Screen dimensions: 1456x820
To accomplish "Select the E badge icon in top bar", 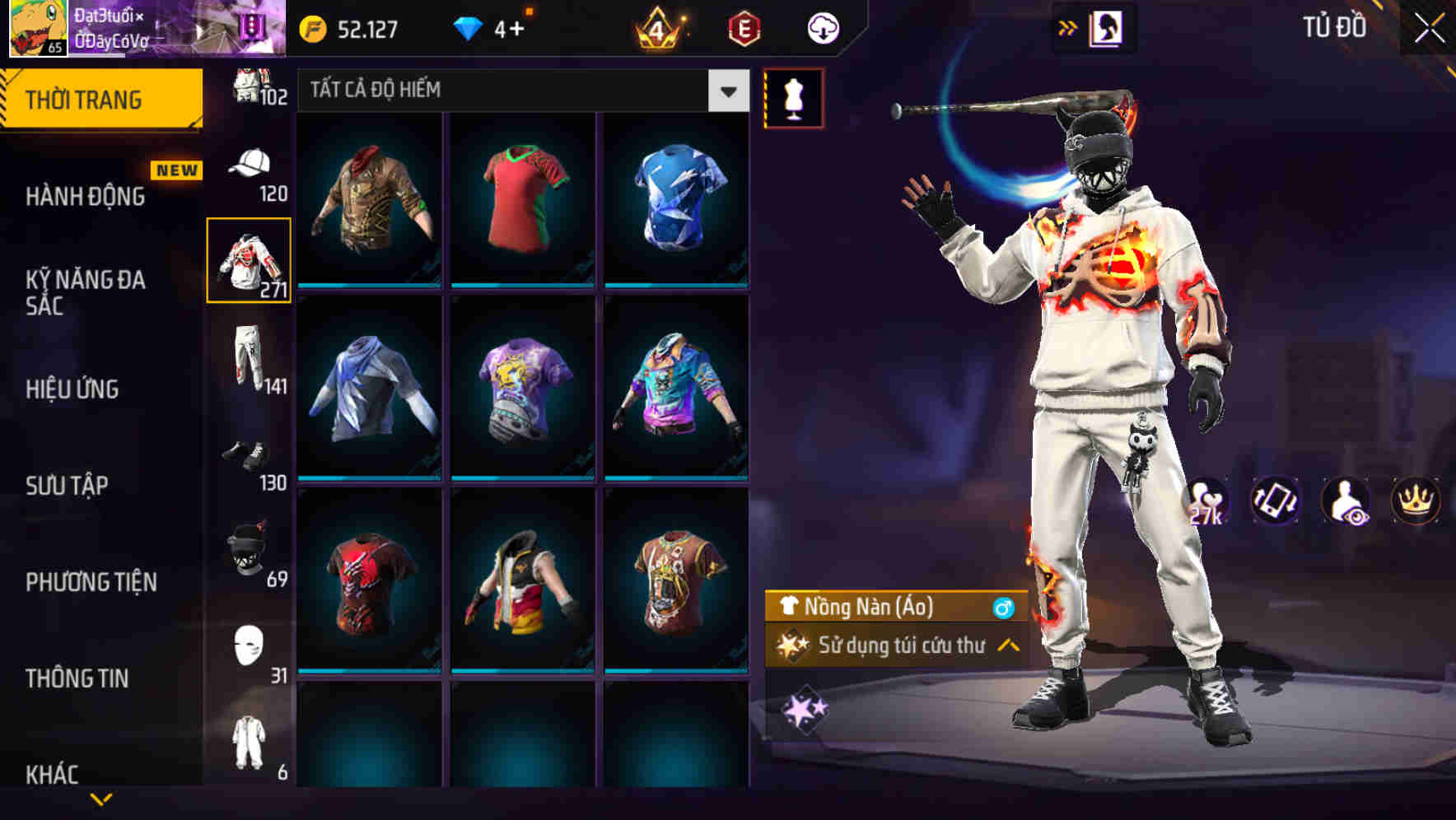I will click(746, 27).
